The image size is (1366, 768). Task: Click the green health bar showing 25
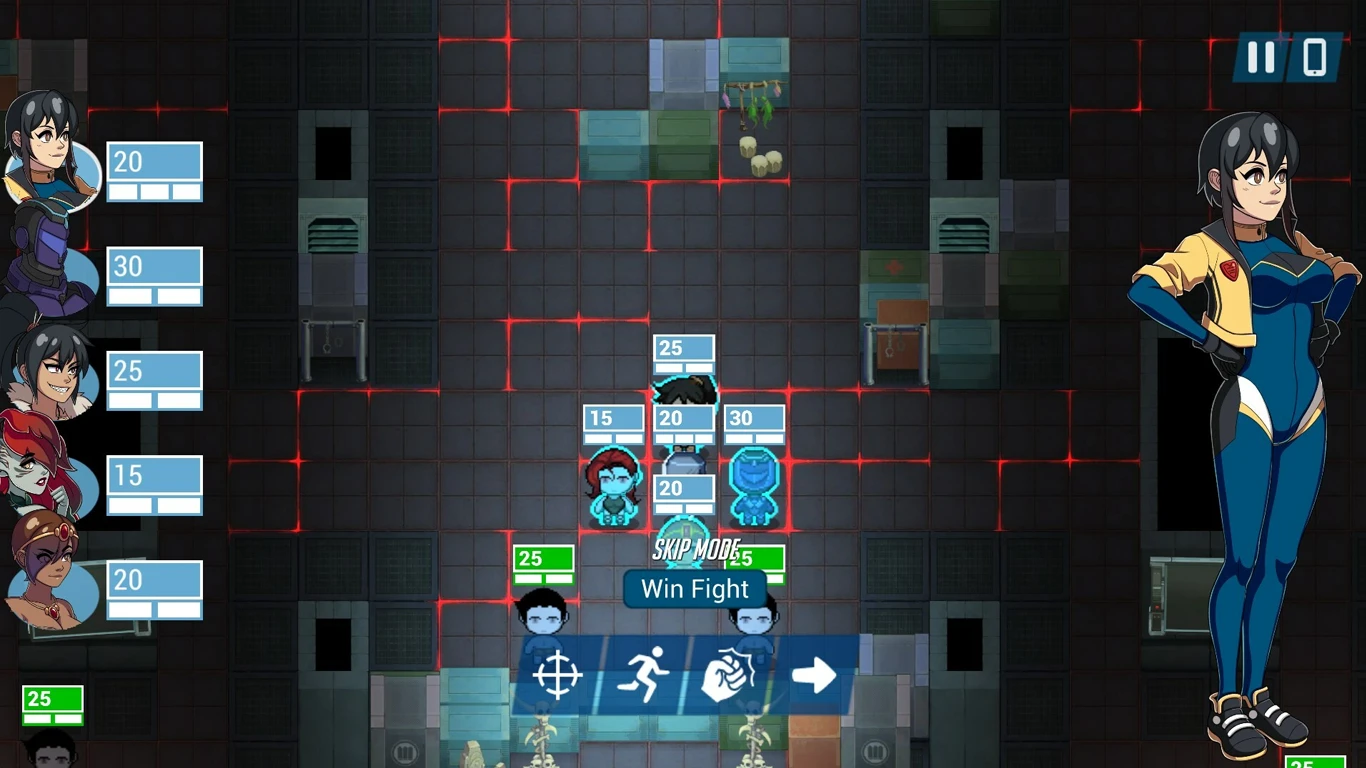coord(543,560)
